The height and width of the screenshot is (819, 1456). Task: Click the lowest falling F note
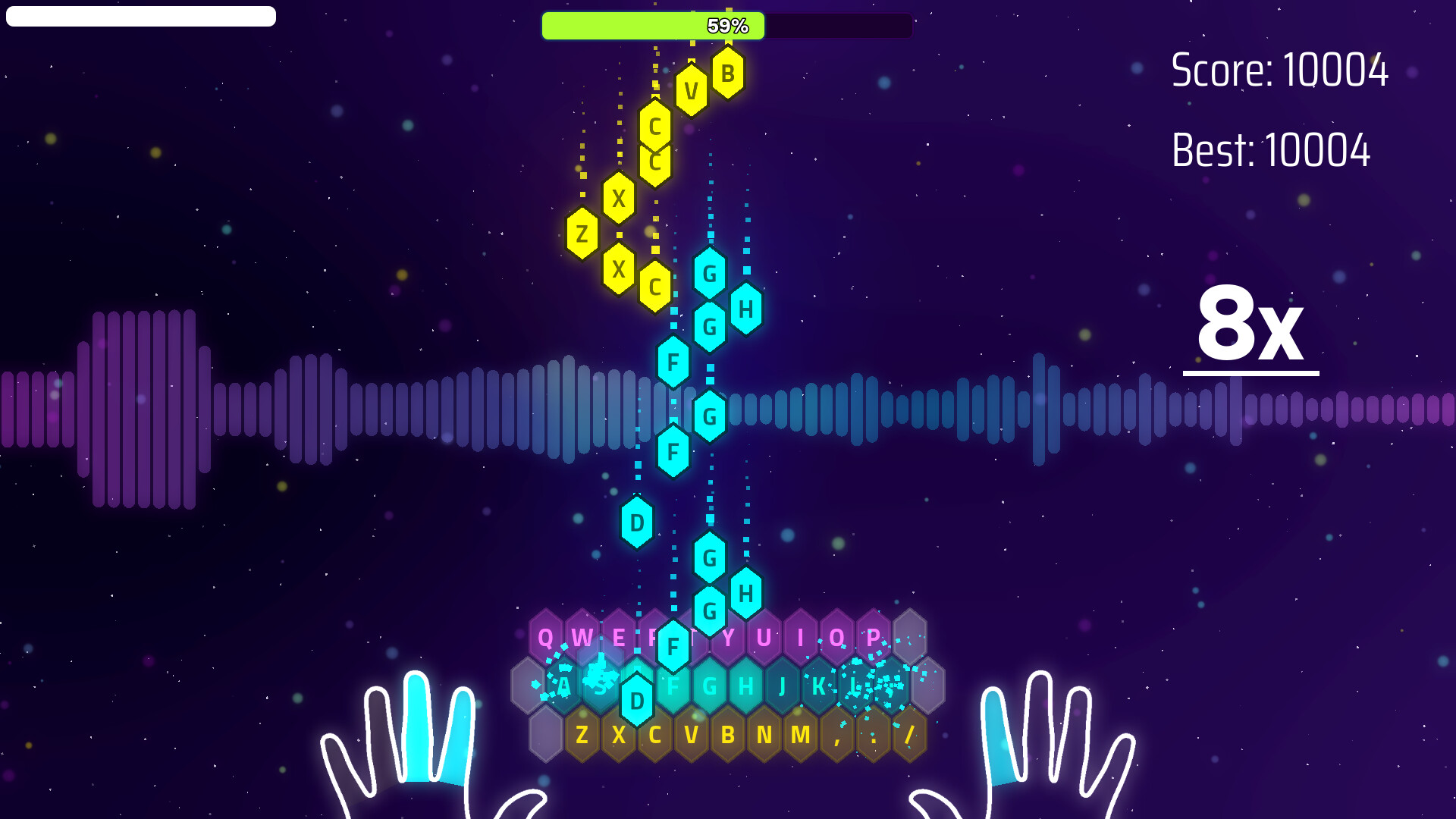(x=672, y=646)
